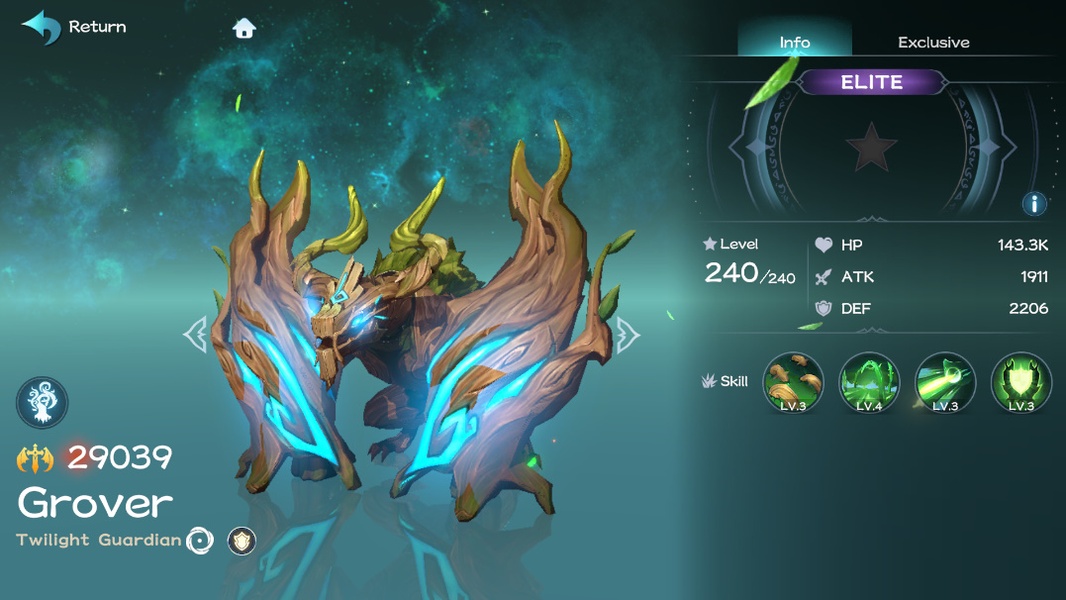Switch to the Info tab

click(x=795, y=42)
